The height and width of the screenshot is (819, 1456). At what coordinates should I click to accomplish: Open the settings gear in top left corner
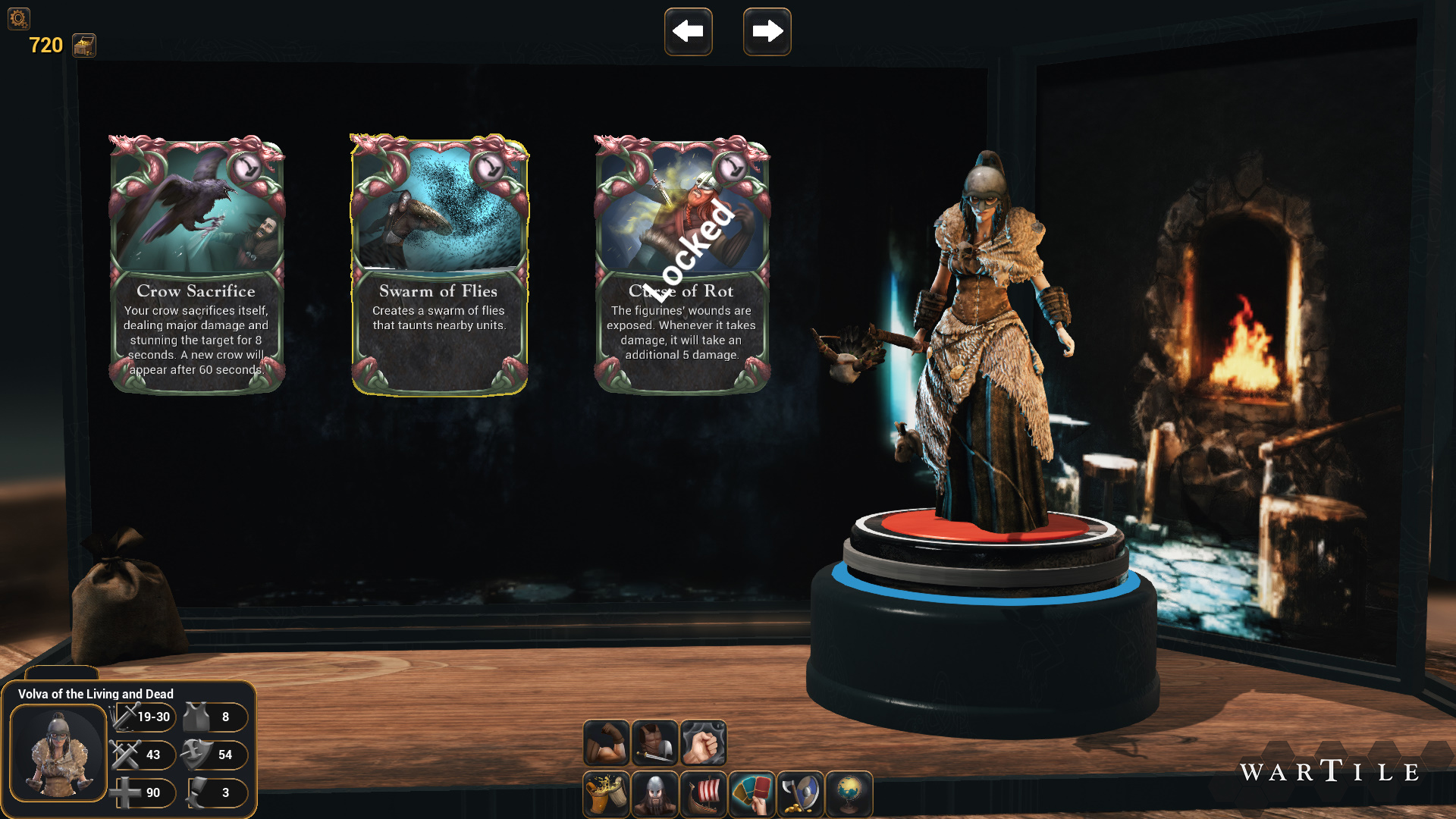pos(17,19)
